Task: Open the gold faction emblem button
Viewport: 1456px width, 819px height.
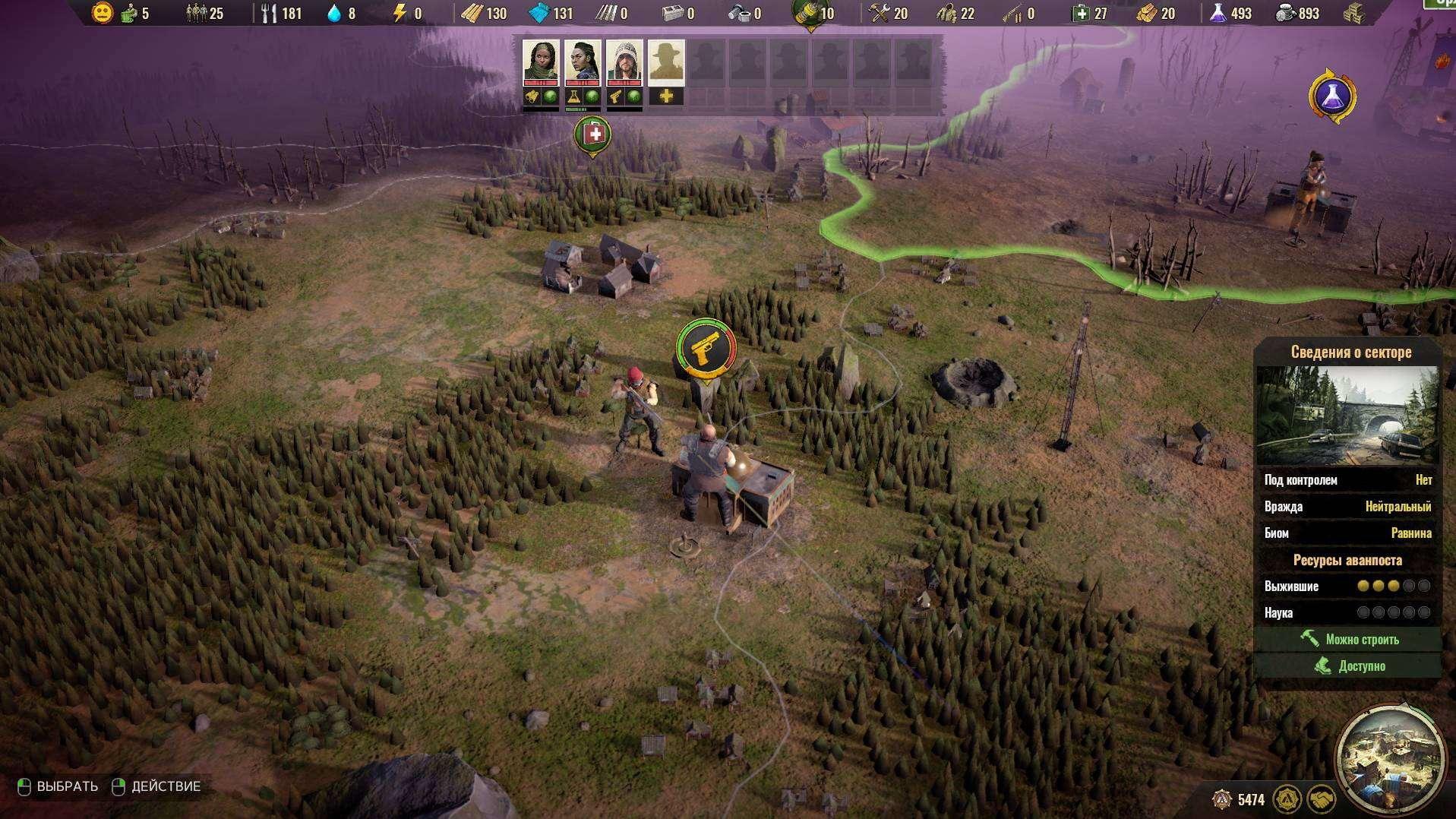Action: 1286,799
